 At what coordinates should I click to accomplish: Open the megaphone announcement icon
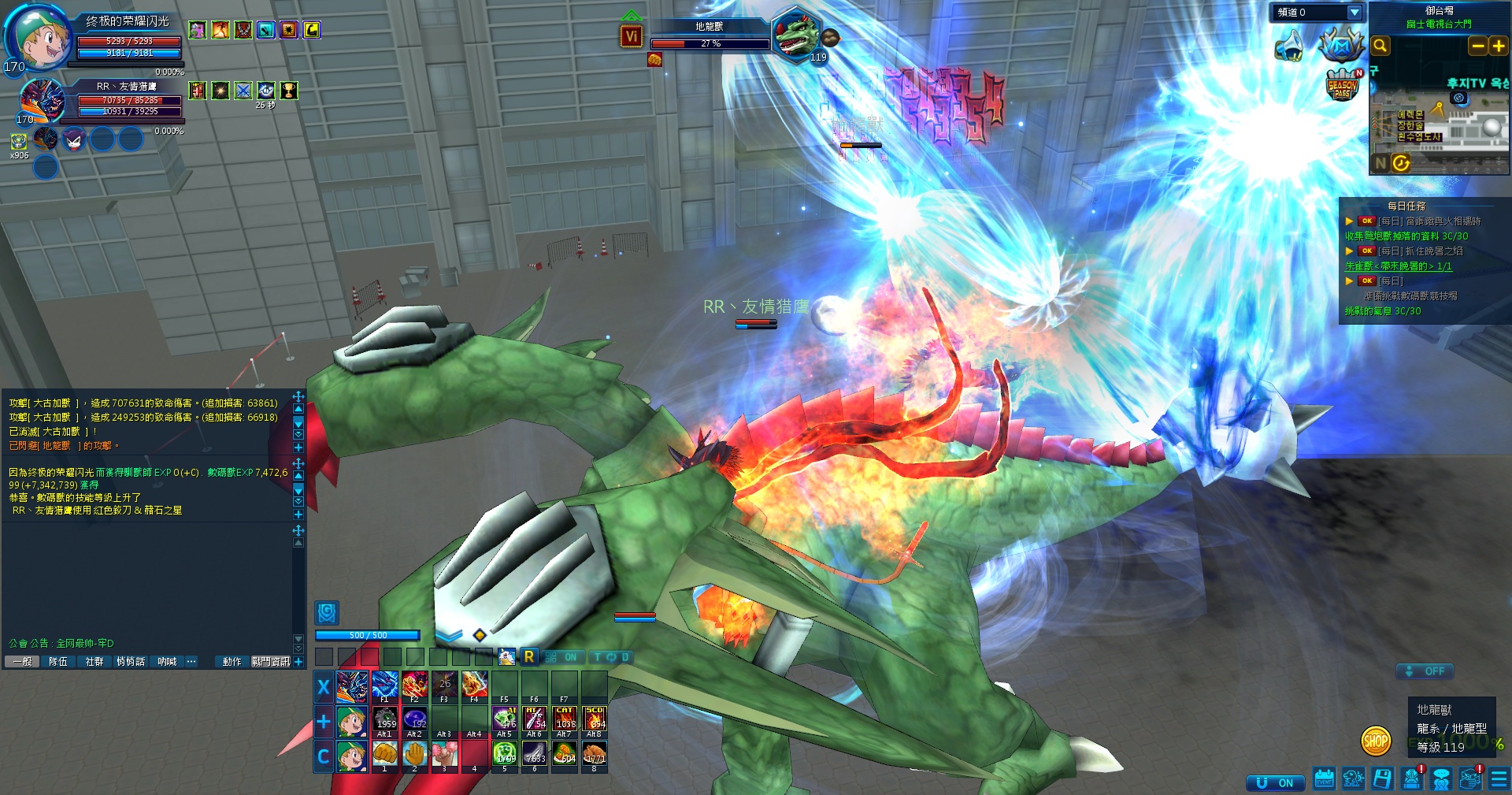[x=1289, y=46]
